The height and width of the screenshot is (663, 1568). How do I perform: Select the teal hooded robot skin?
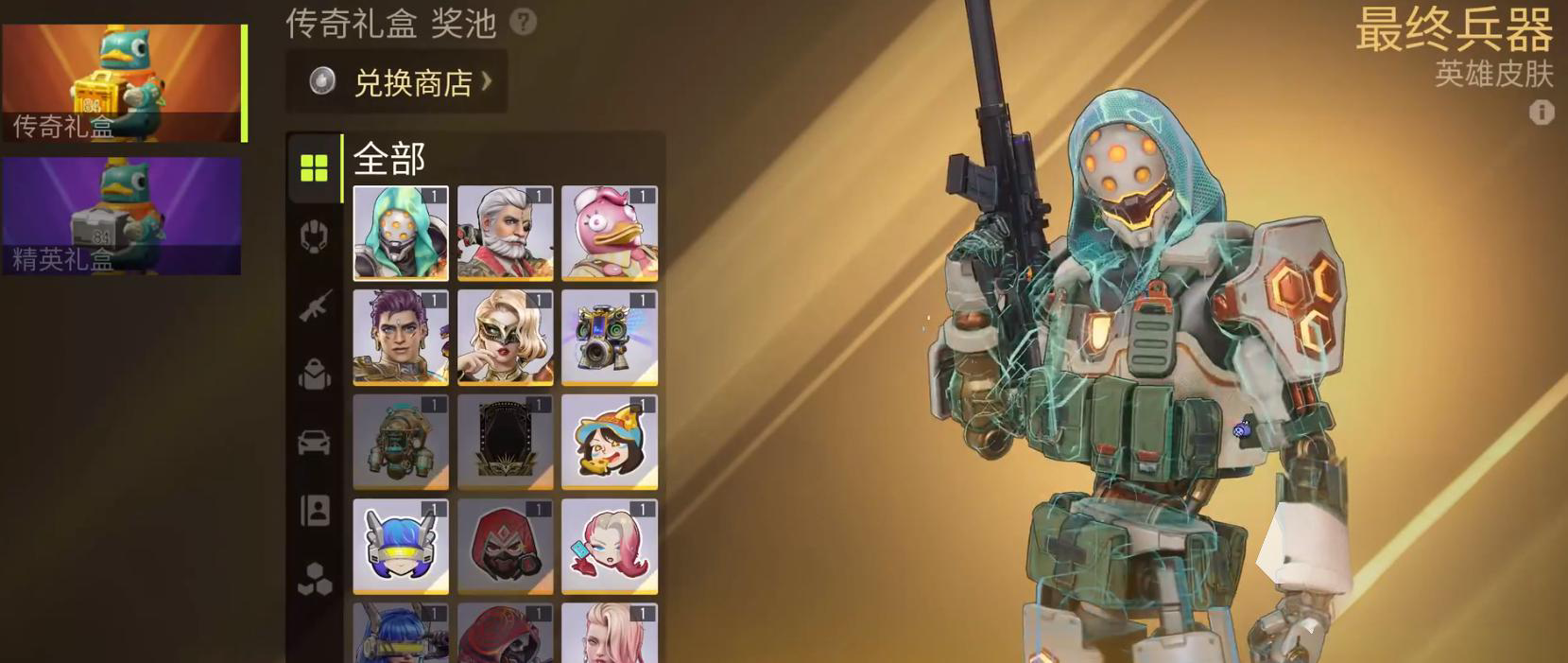(x=401, y=233)
